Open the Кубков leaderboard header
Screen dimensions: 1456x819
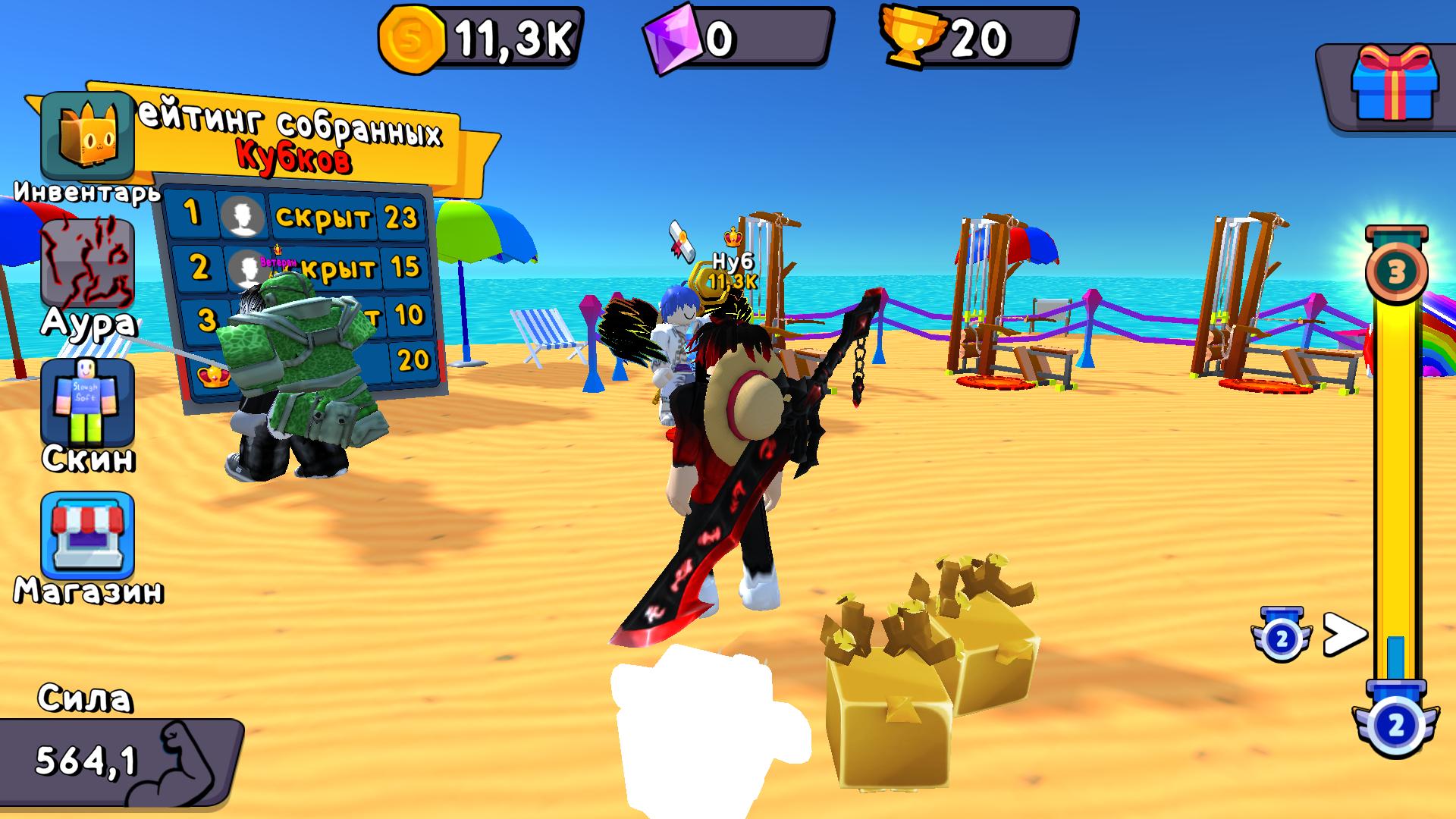coord(294,158)
